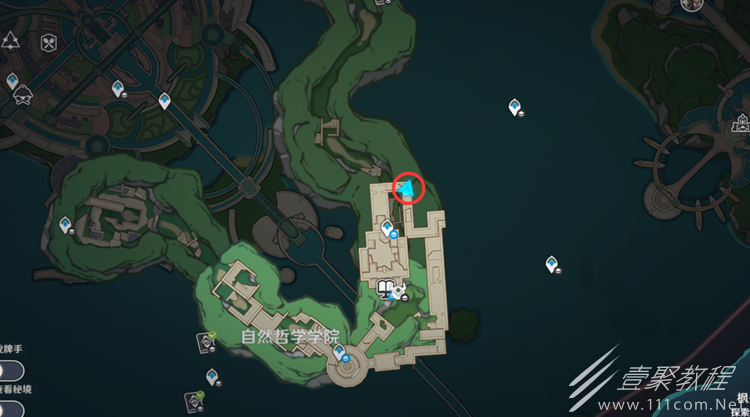The height and width of the screenshot is (417, 750).
Task: Select the player arrow circled in red
Action: point(408,187)
